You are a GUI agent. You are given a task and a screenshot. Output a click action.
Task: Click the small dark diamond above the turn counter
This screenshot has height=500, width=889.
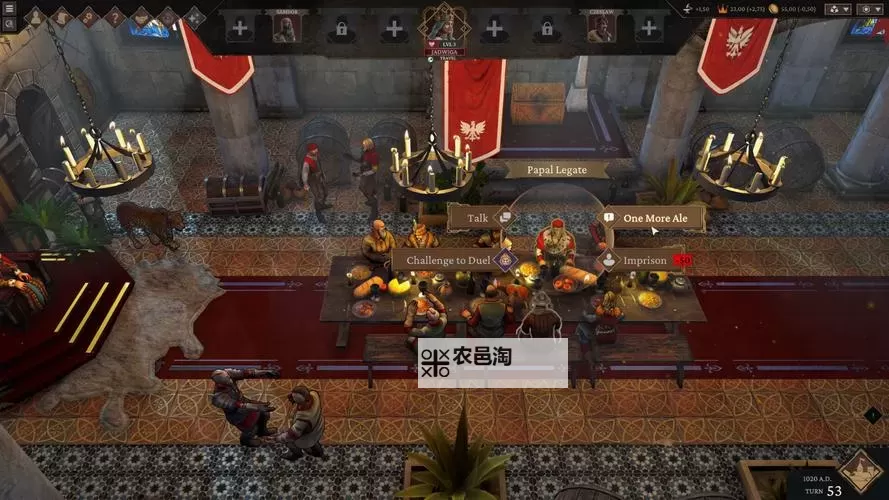[x=871, y=415]
